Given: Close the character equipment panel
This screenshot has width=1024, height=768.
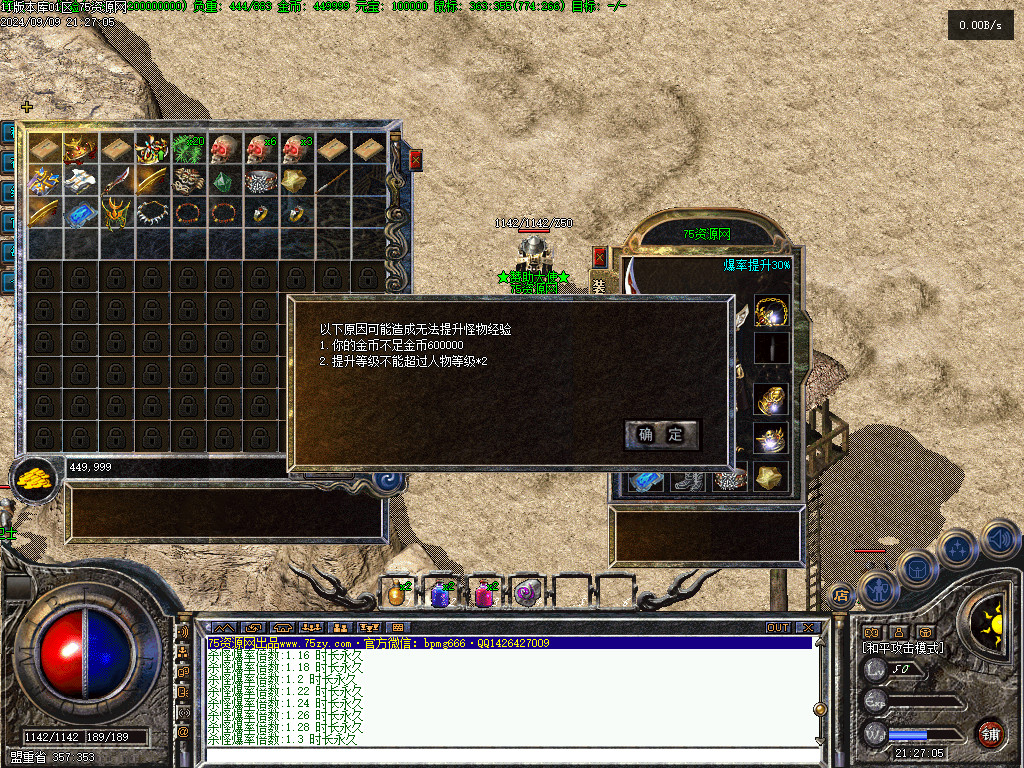Looking at the screenshot, I should (x=599, y=257).
